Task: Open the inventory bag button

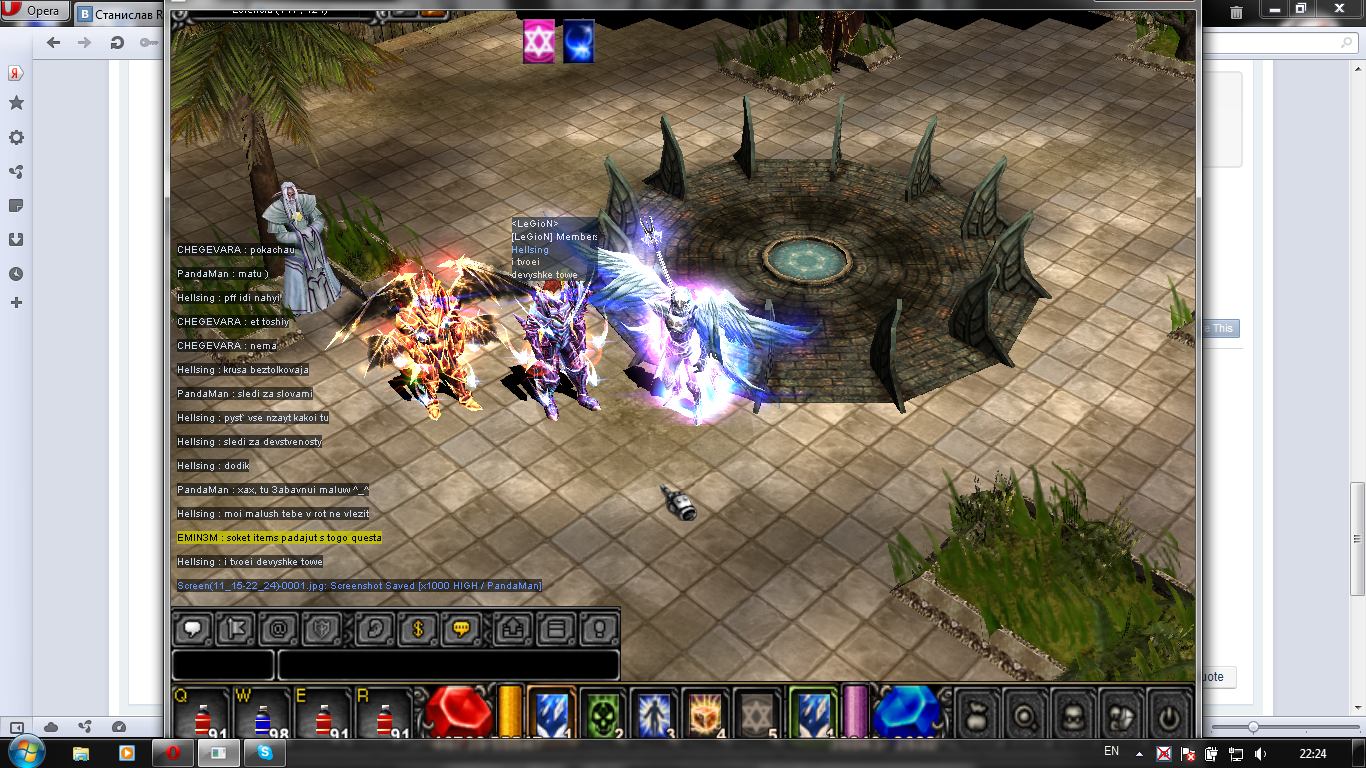Action: (978, 716)
